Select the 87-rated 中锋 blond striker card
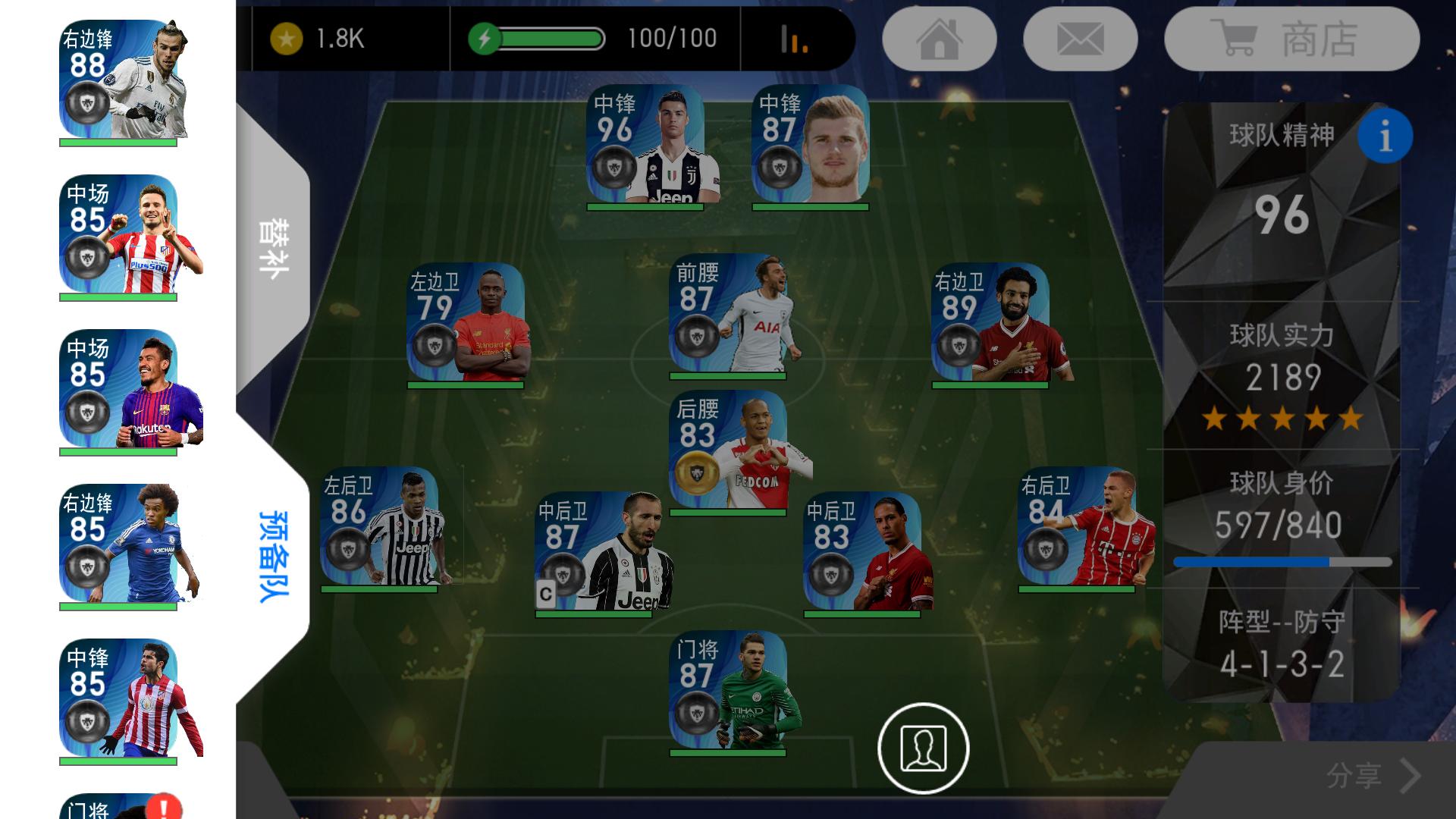 click(x=810, y=146)
